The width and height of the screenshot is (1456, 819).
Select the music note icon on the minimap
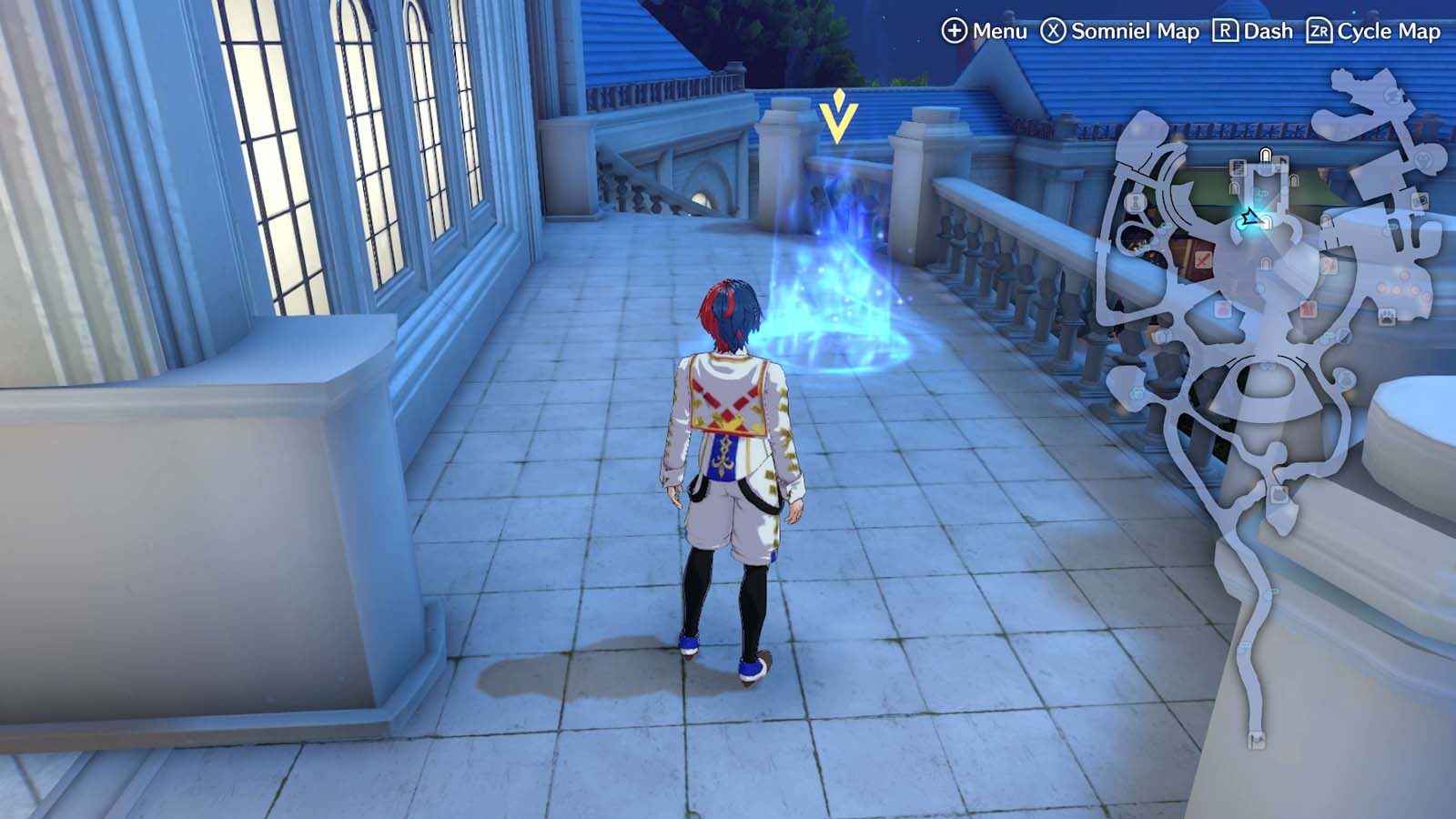point(1280,160)
